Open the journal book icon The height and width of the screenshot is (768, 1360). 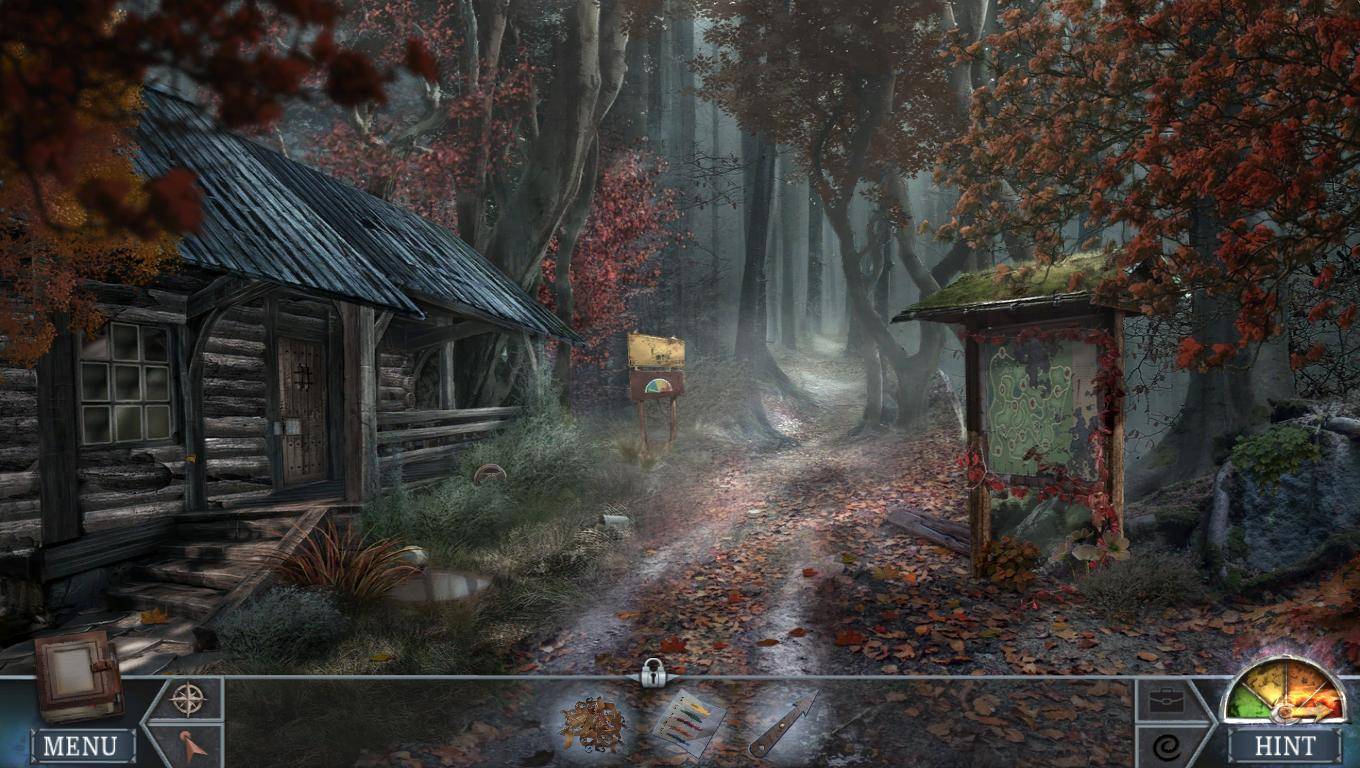(x=77, y=675)
